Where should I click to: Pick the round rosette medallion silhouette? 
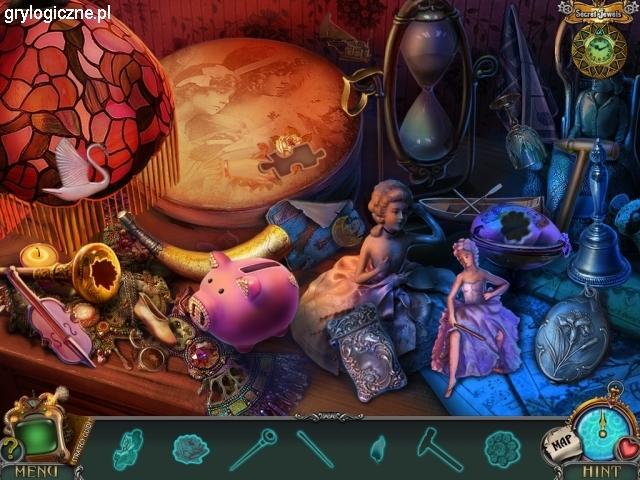502,448
